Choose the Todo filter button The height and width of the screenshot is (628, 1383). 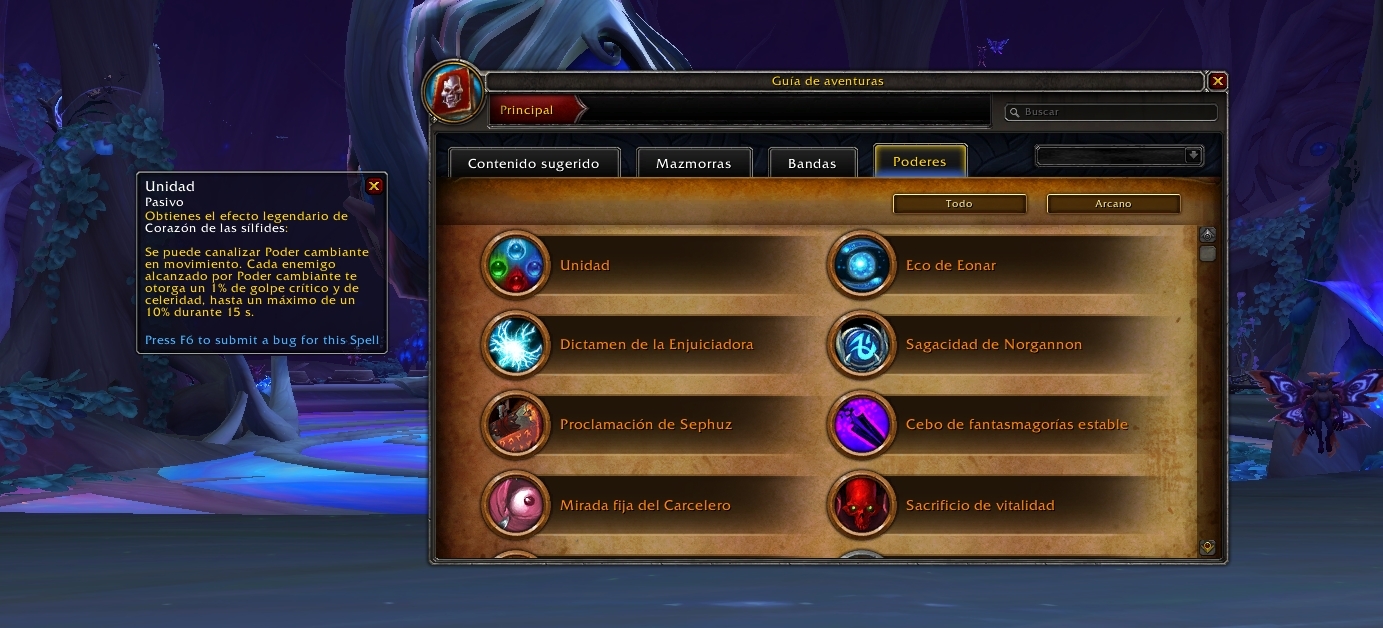click(x=959, y=203)
